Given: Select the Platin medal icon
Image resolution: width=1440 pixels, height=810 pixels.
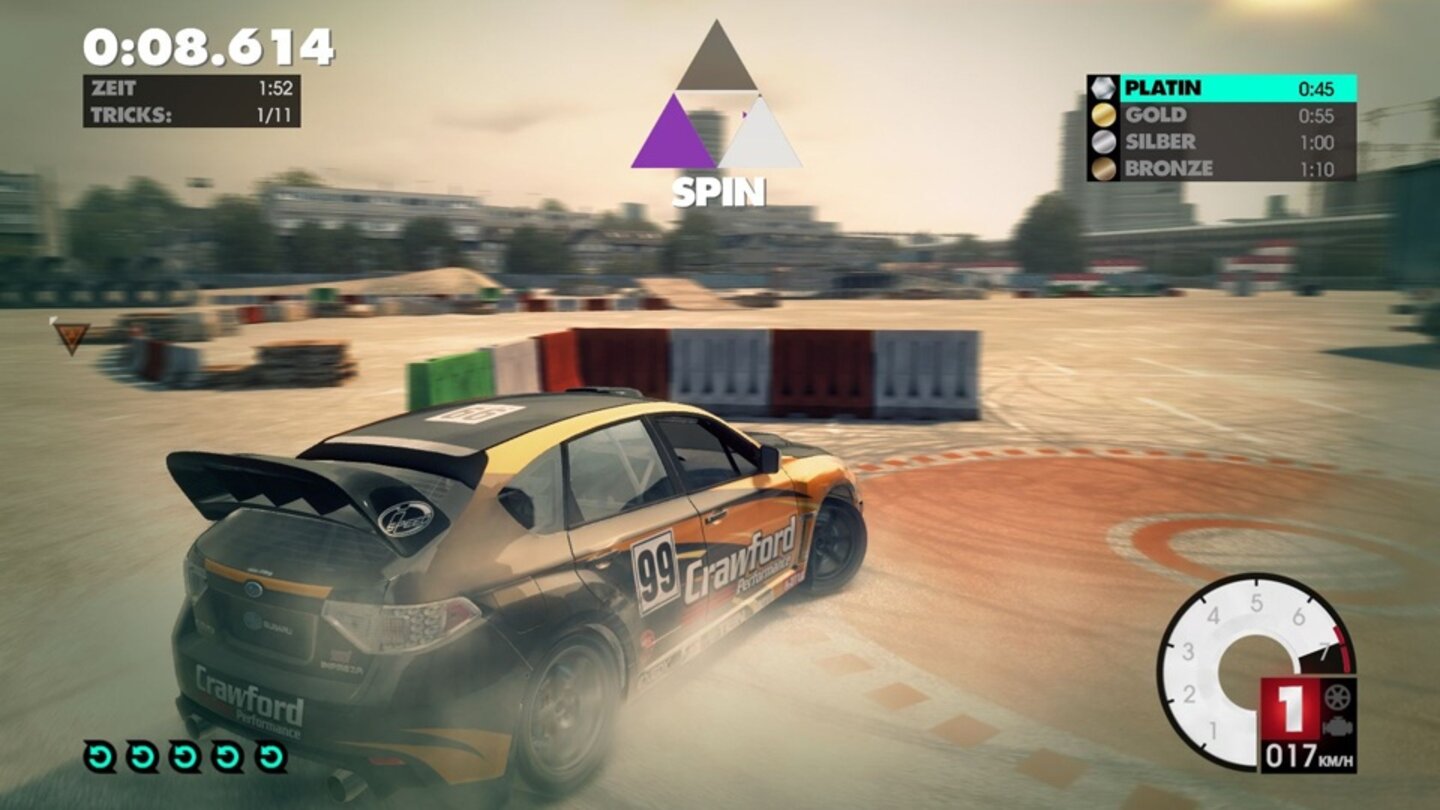Looking at the screenshot, I should click(1104, 89).
